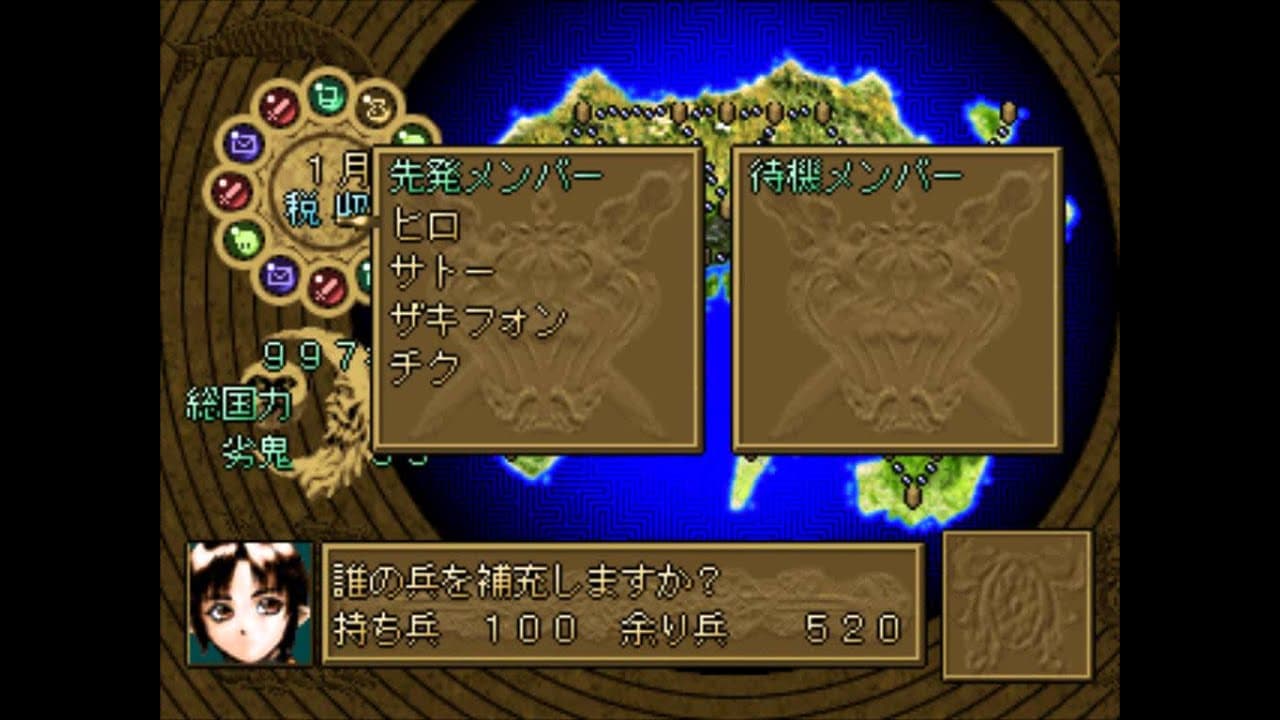Click the lower red sword orb on the wheel
This screenshot has width=1280, height=720.
(326, 286)
